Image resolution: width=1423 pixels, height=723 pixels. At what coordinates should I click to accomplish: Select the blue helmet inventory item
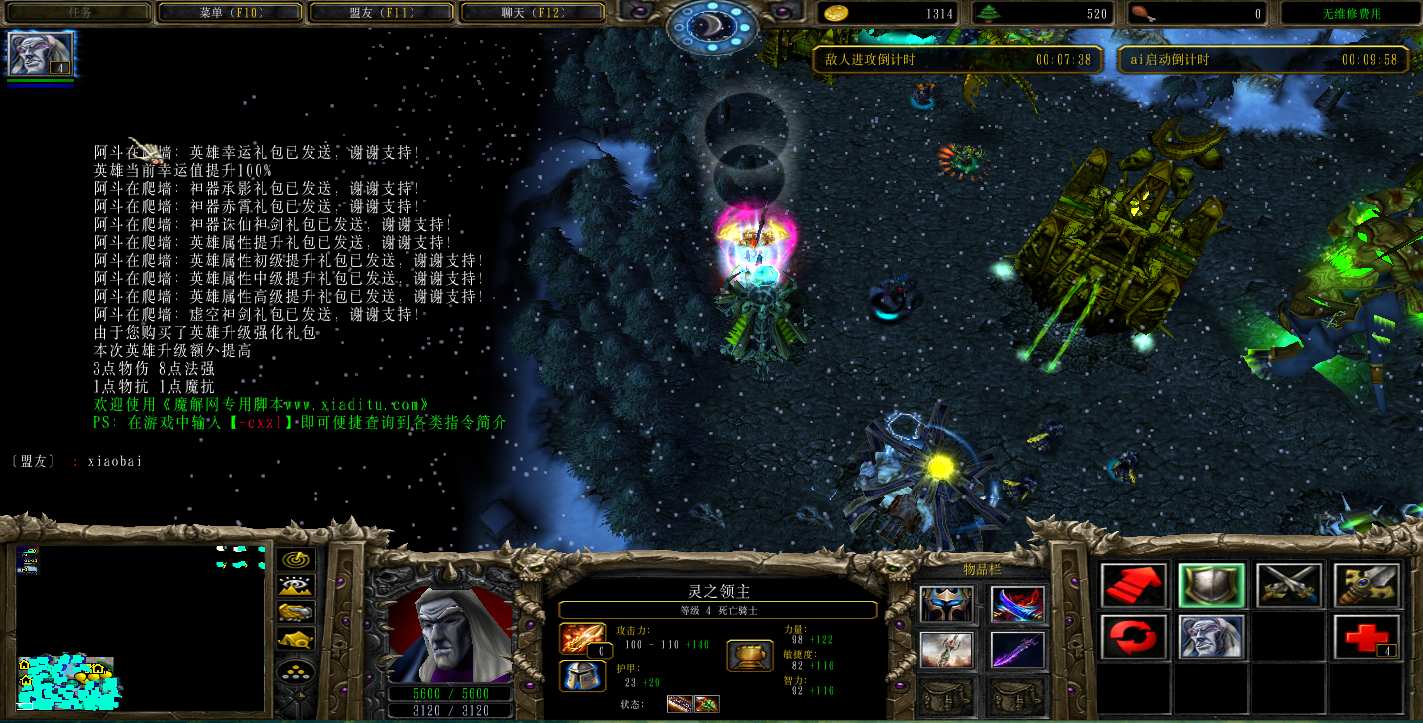coord(945,603)
